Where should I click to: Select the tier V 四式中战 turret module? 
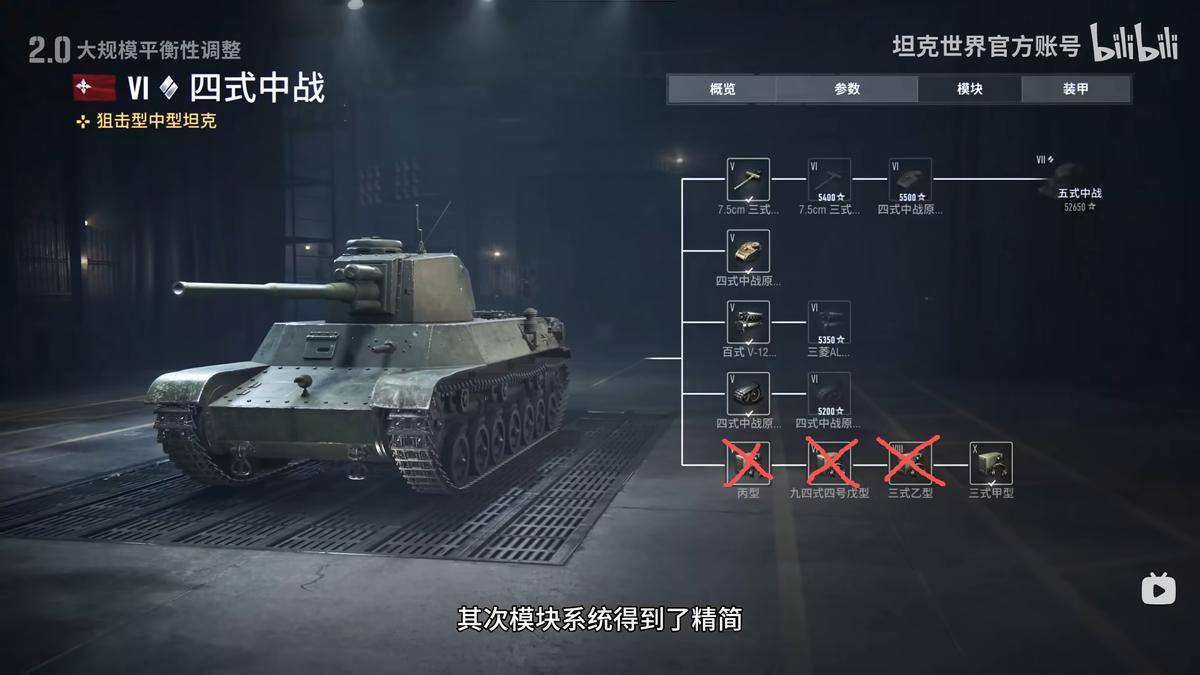click(x=748, y=251)
